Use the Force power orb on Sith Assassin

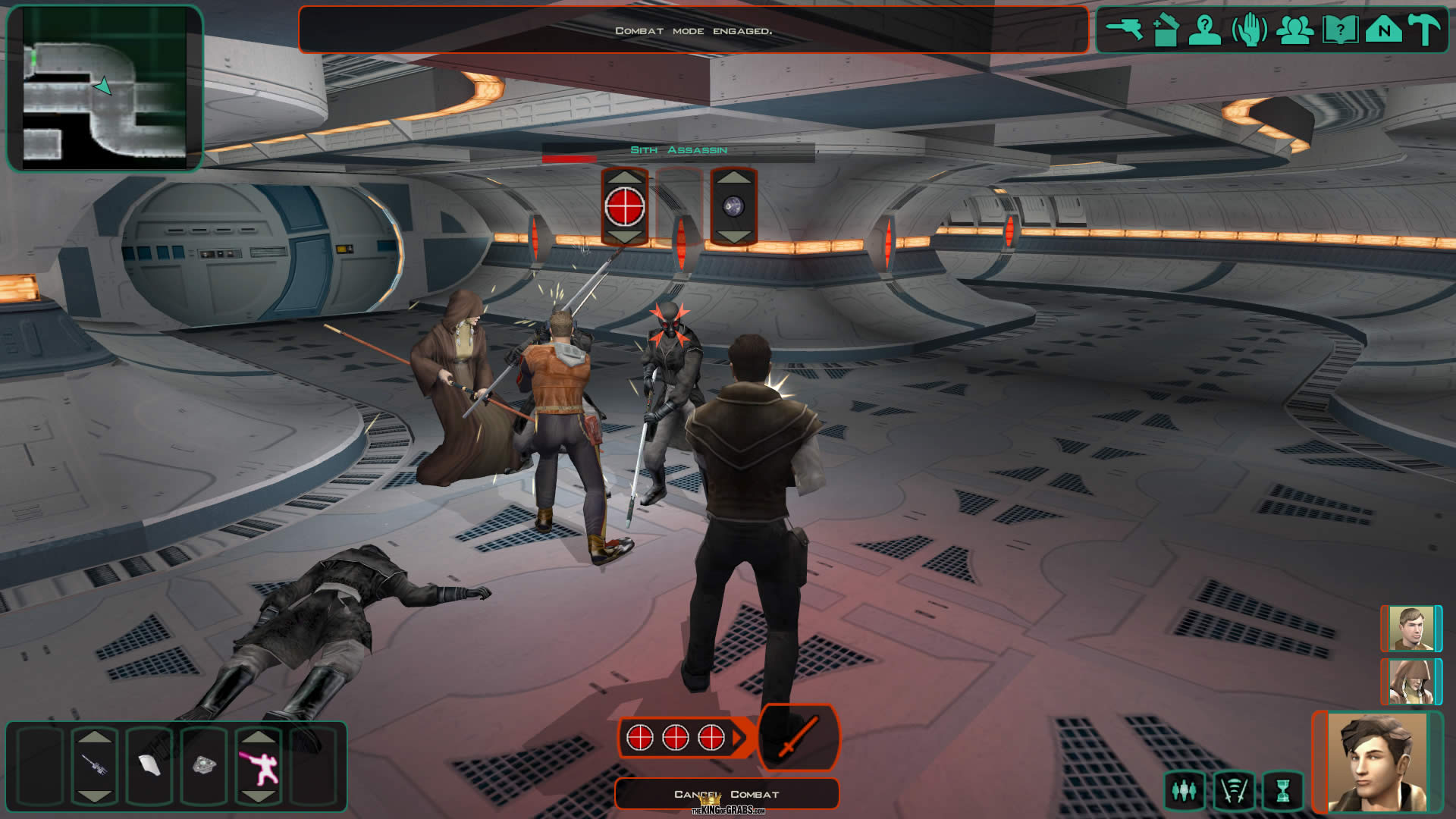pyautogui.click(x=733, y=206)
